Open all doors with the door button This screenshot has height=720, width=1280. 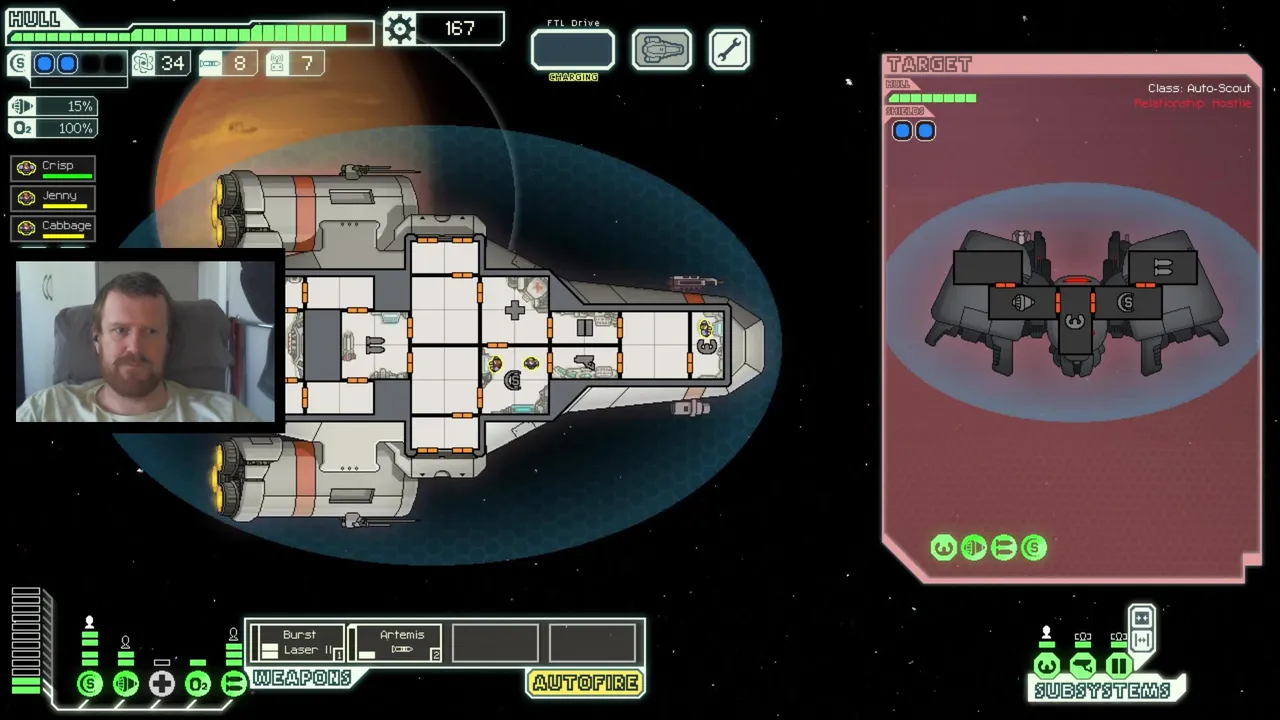point(1142,640)
